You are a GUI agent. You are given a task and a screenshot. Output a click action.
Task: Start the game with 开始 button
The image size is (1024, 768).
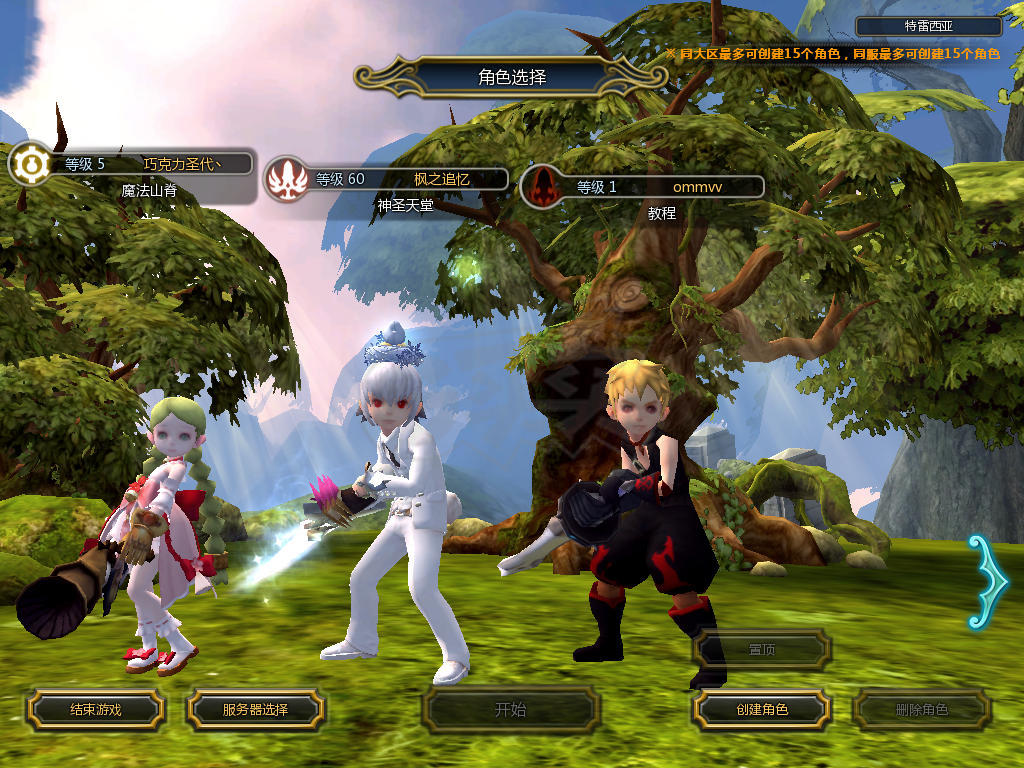(x=510, y=710)
